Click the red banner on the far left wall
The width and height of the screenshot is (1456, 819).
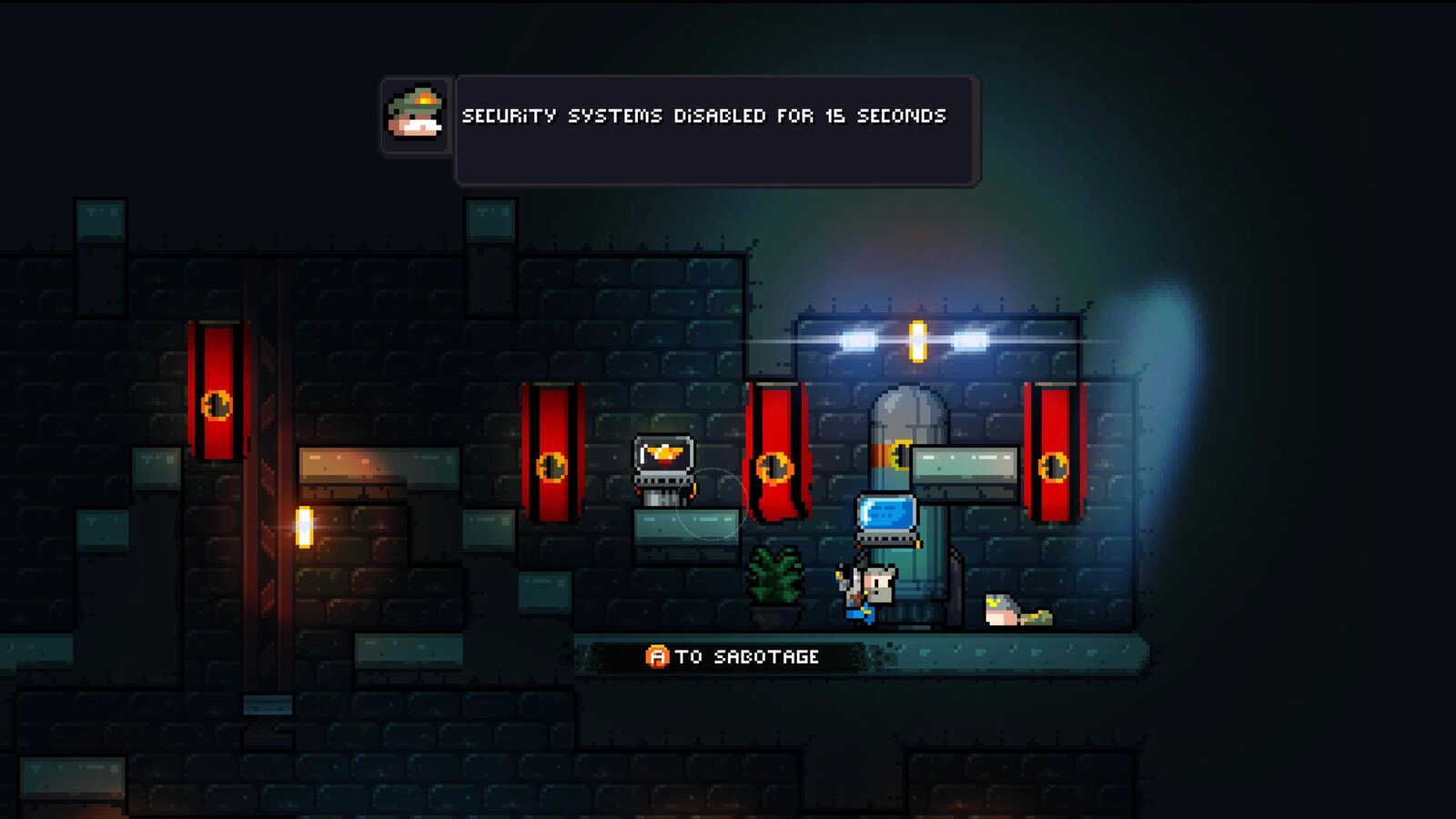[x=218, y=391]
